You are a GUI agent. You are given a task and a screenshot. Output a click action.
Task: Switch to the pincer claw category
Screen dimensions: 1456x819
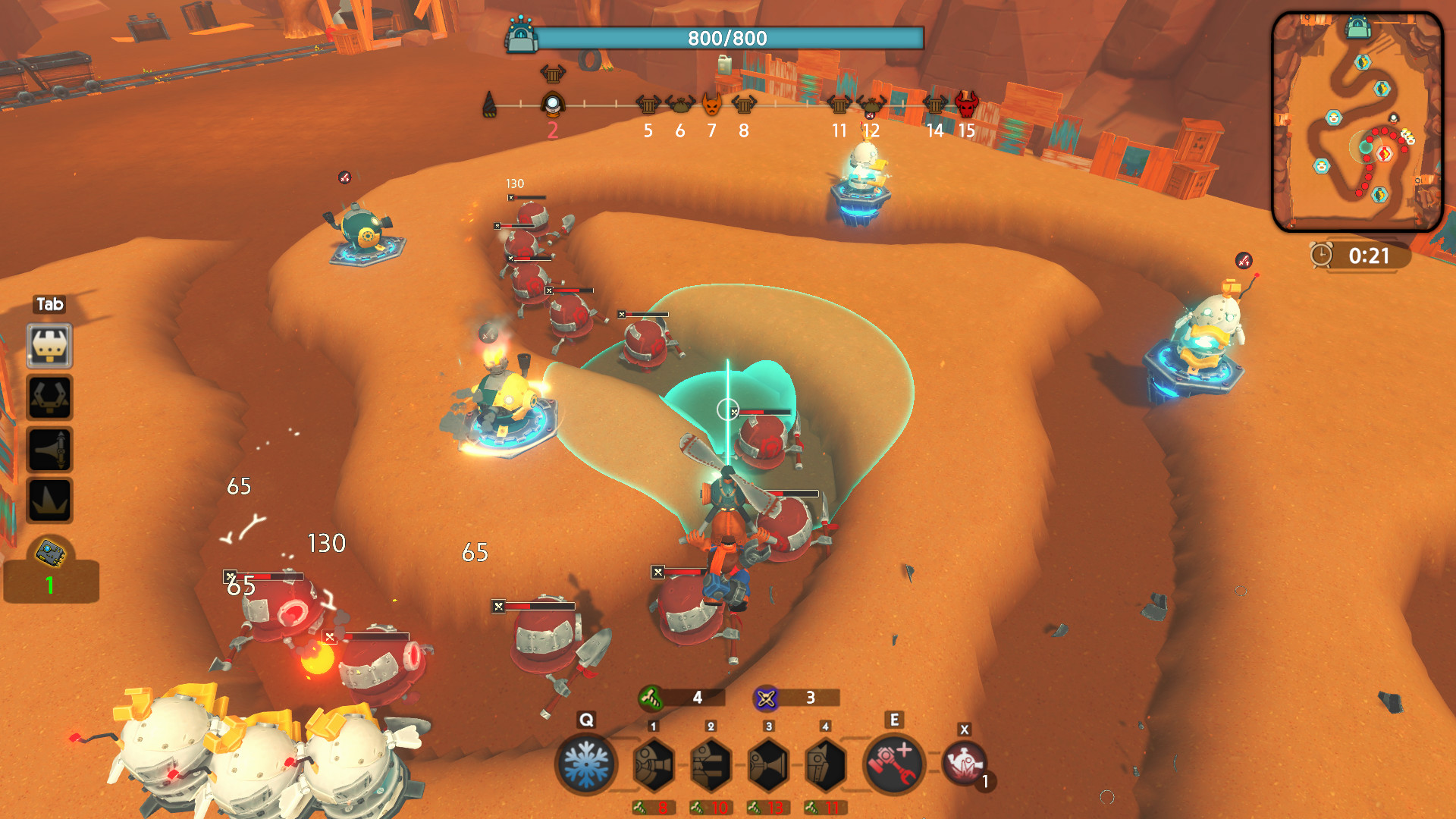tap(50, 397)
